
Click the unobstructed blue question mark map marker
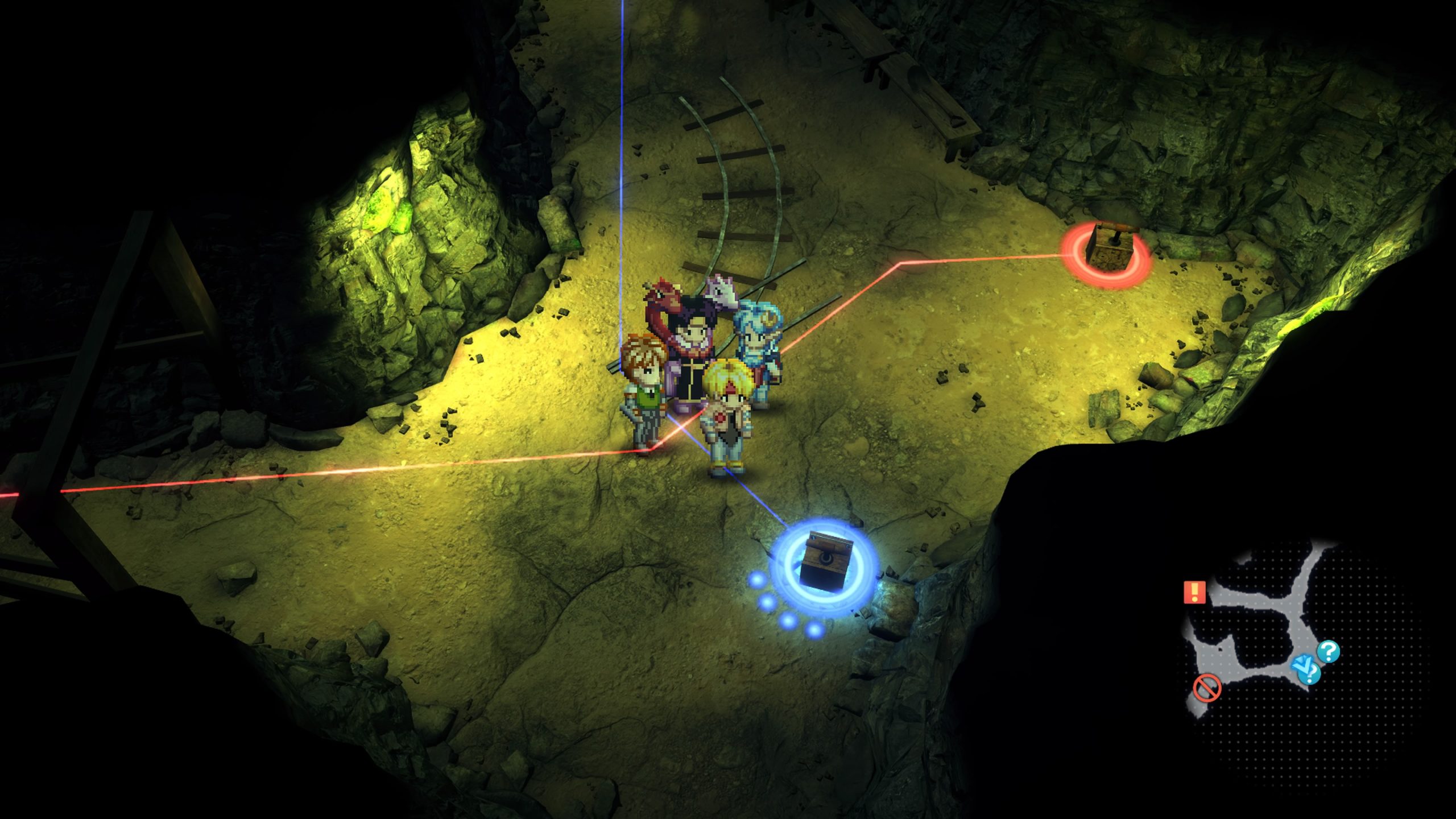[x=1329, y=651]
